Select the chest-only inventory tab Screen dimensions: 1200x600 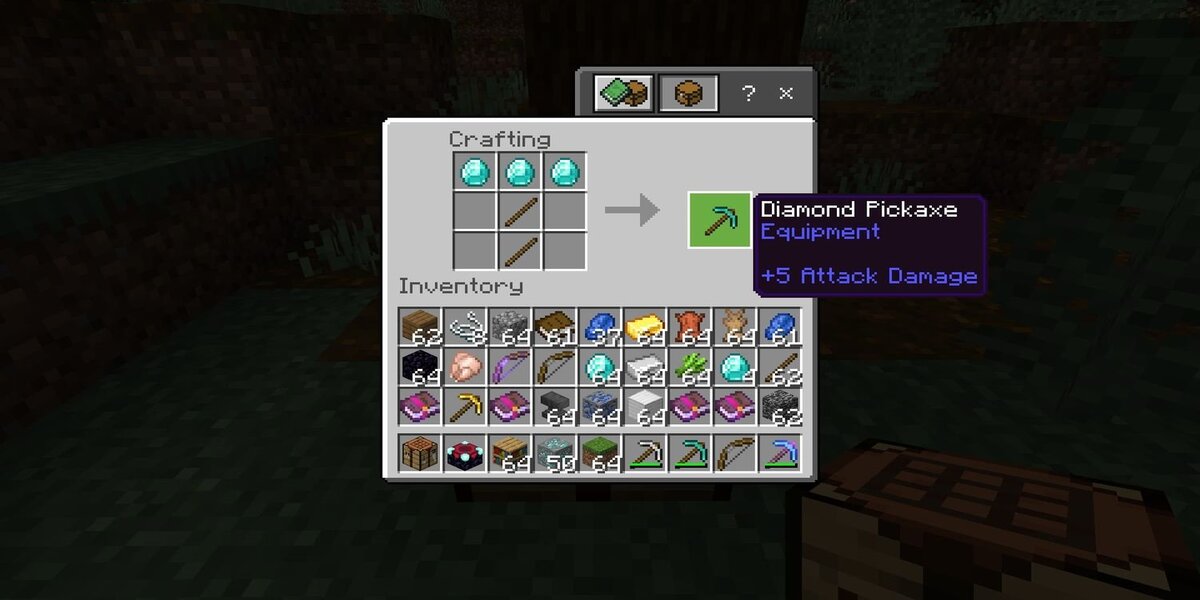688,93
